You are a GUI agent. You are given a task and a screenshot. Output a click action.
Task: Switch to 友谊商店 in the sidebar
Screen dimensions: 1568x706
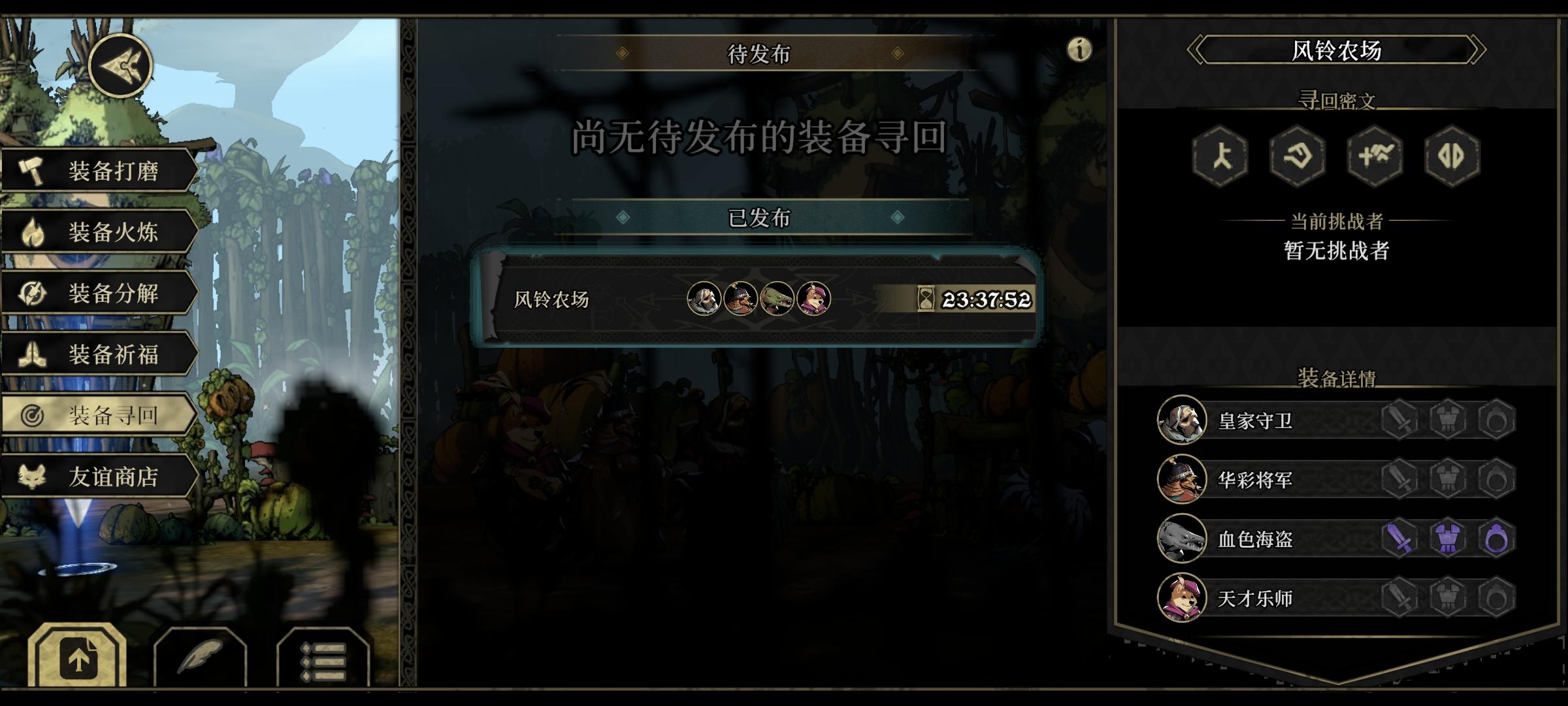click(113, 477)
